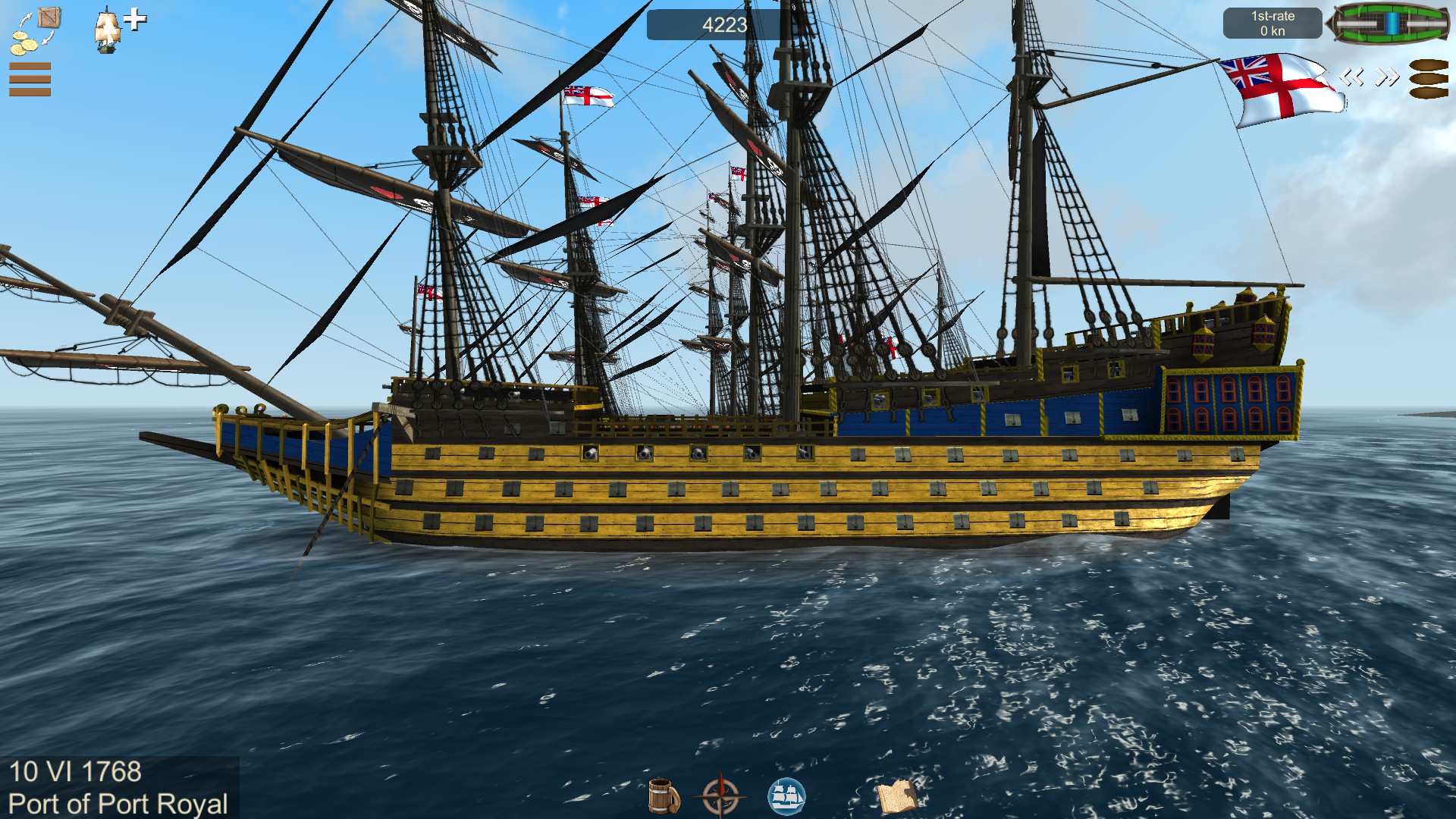
Task: Select the top-down ship status diagram
Action: coord(1391,24)
